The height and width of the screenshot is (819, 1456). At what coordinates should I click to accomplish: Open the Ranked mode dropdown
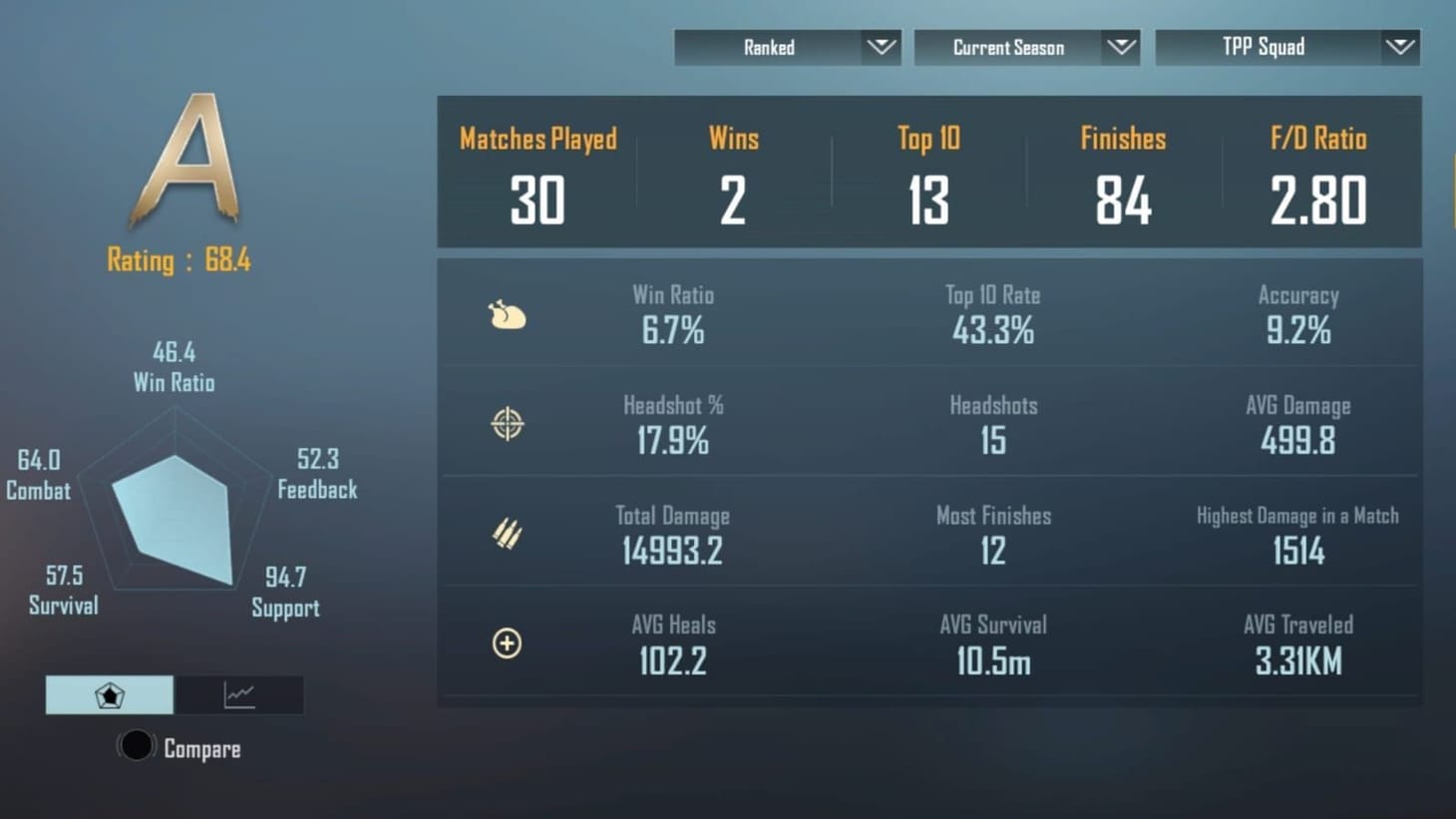pos(787,47)
